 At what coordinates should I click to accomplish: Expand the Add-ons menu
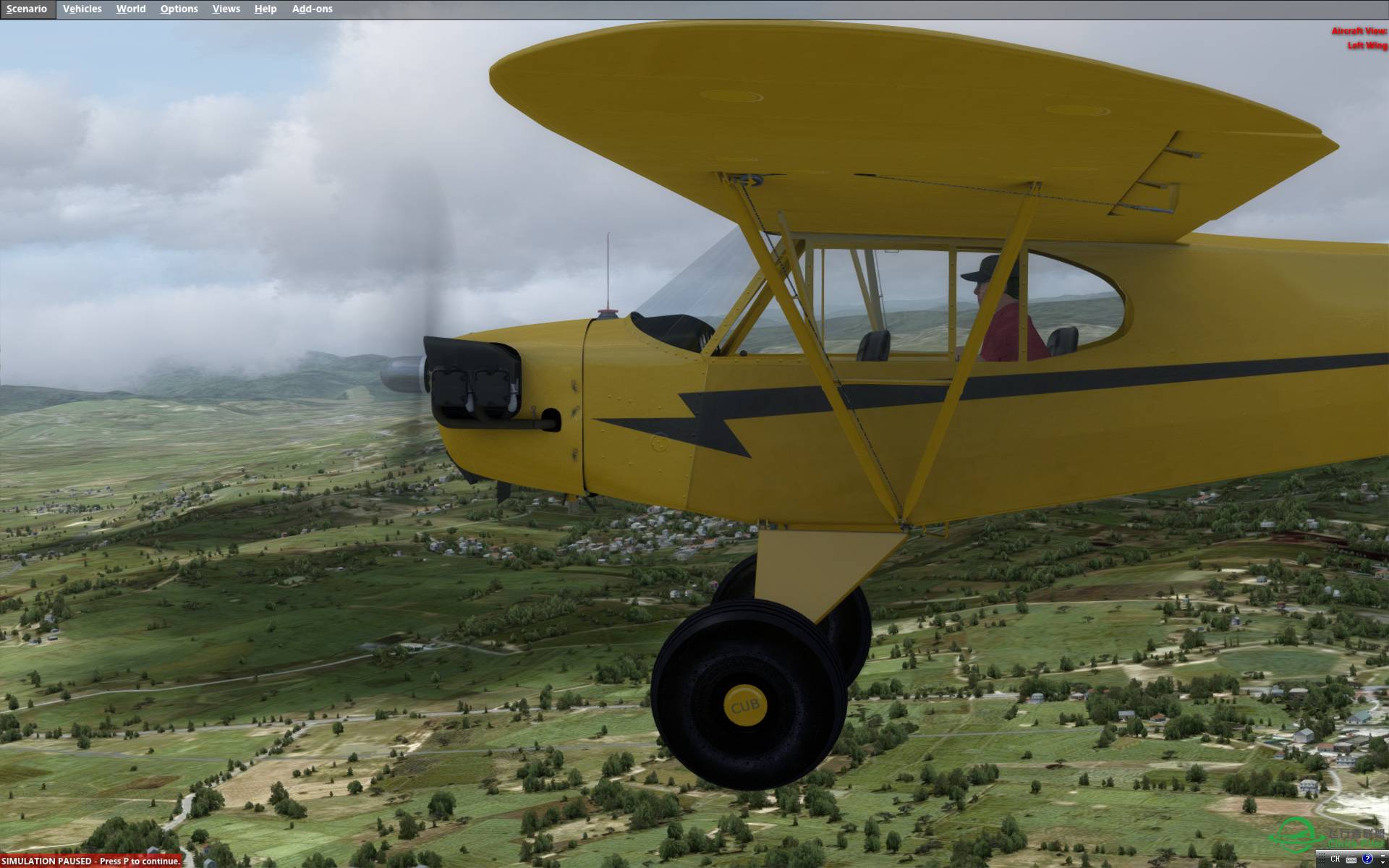point(312,9)
